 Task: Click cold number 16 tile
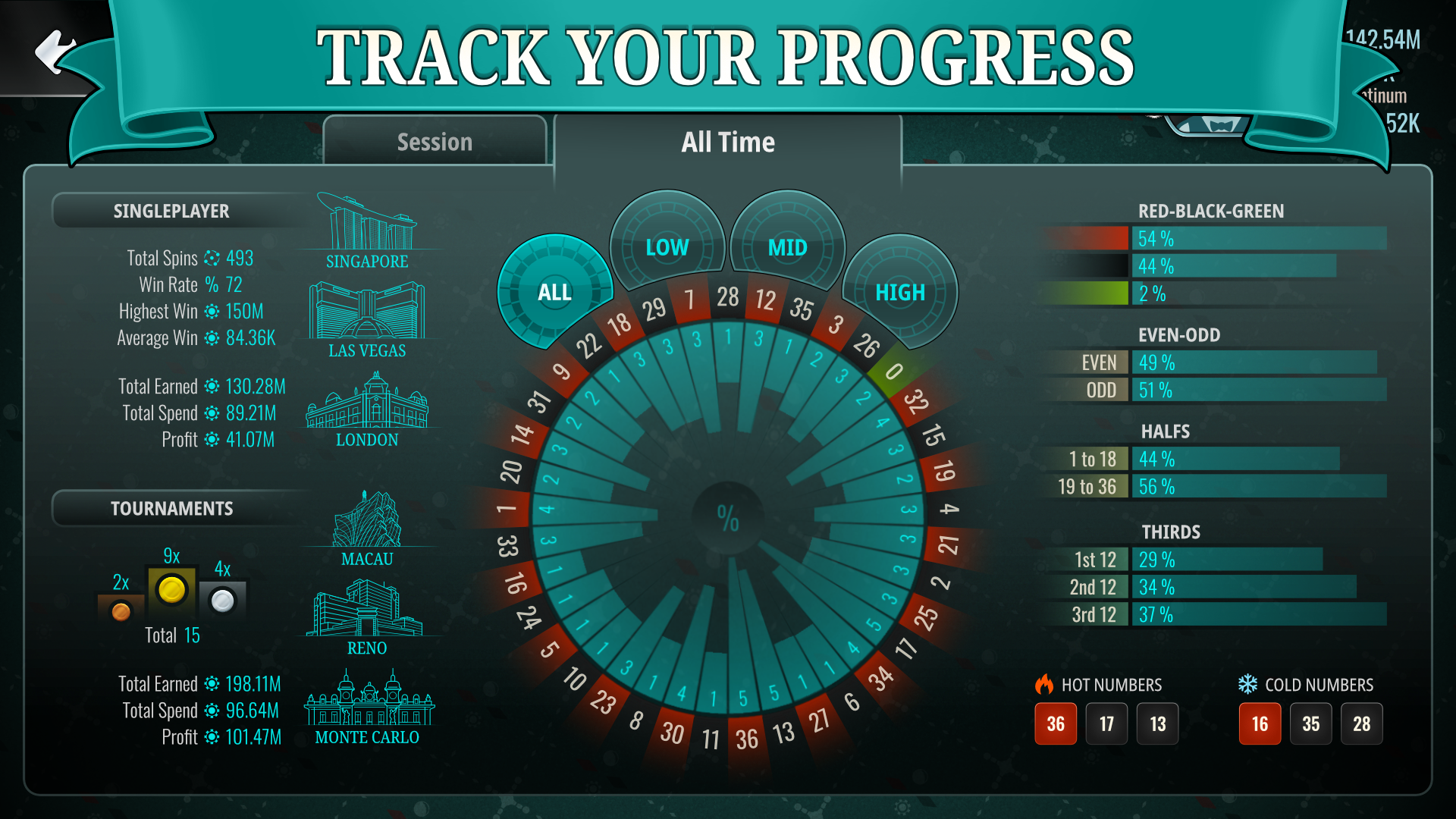click(x=1260, y=724)
